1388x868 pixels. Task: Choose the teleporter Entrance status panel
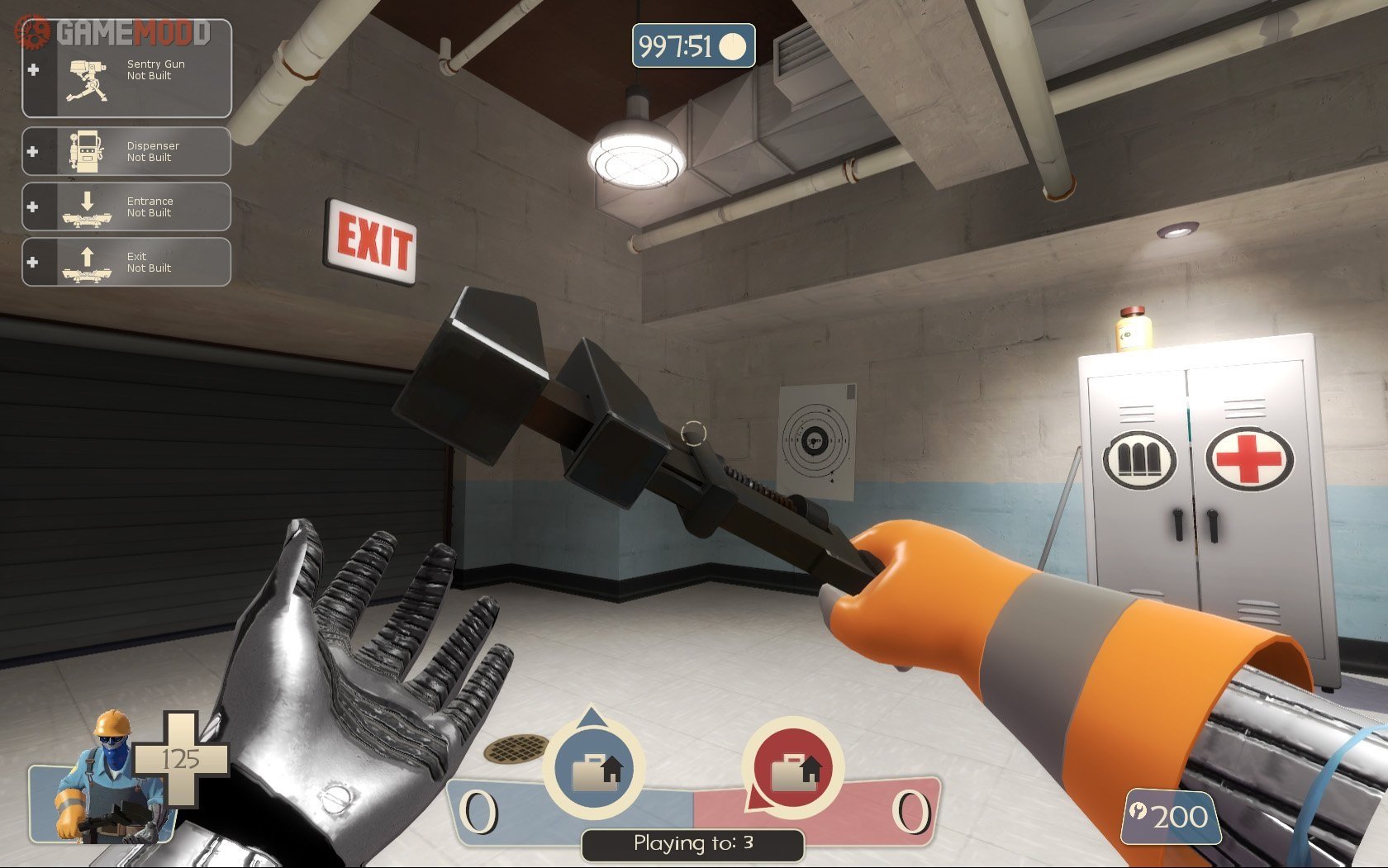[x=126, y=206]
